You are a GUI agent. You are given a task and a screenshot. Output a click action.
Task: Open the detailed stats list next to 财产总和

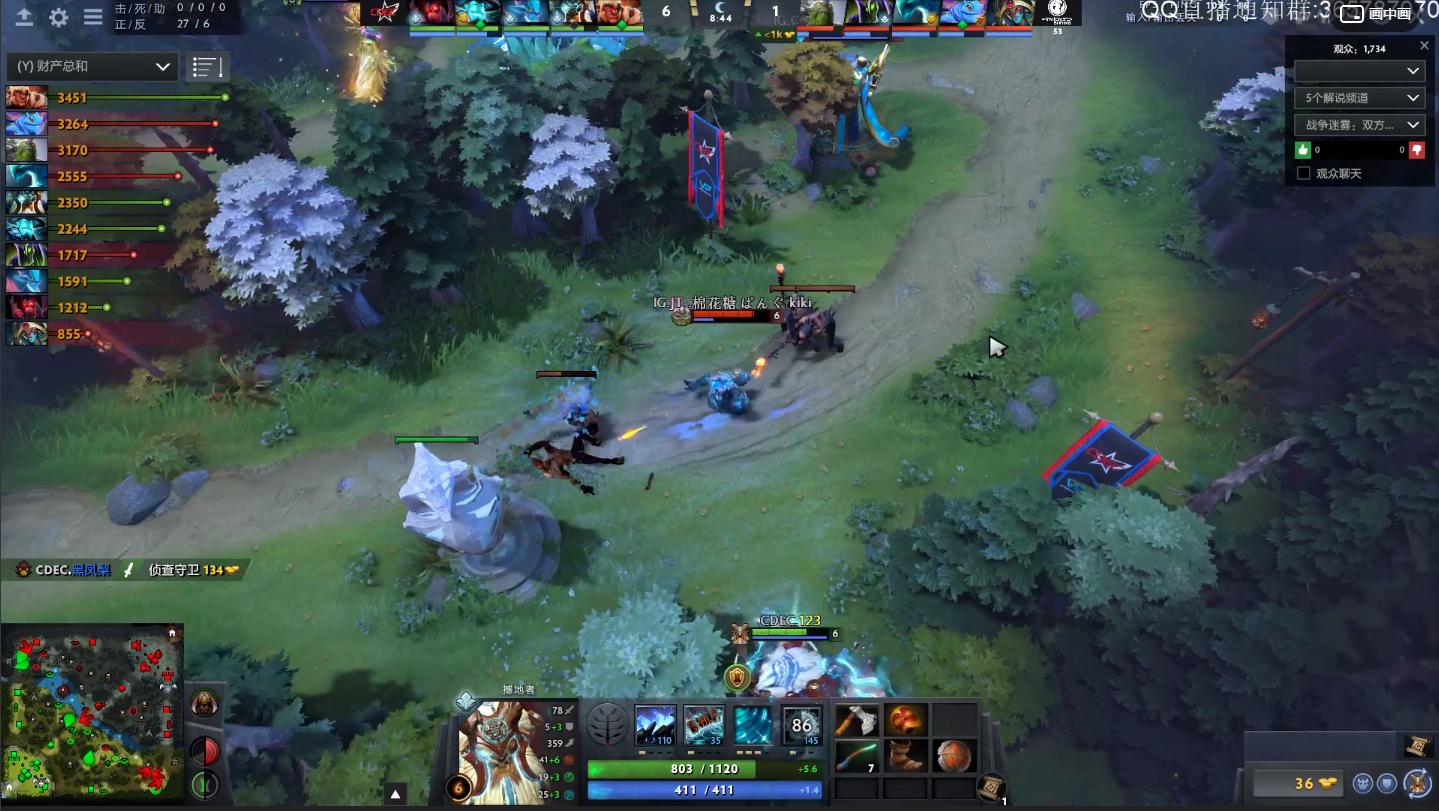[206, 66]
